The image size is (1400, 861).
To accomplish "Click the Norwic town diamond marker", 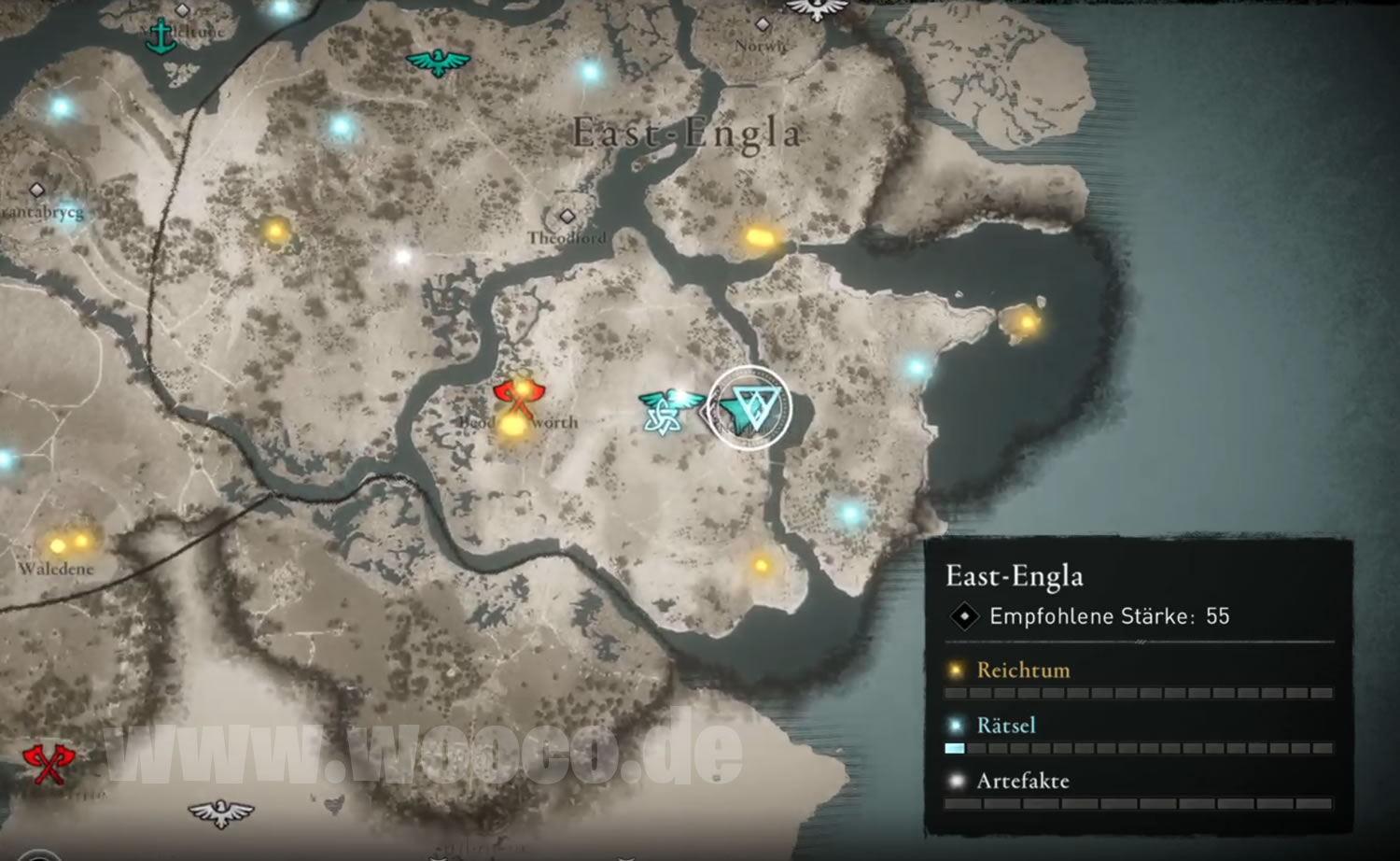I will click(x=763, y=24).
